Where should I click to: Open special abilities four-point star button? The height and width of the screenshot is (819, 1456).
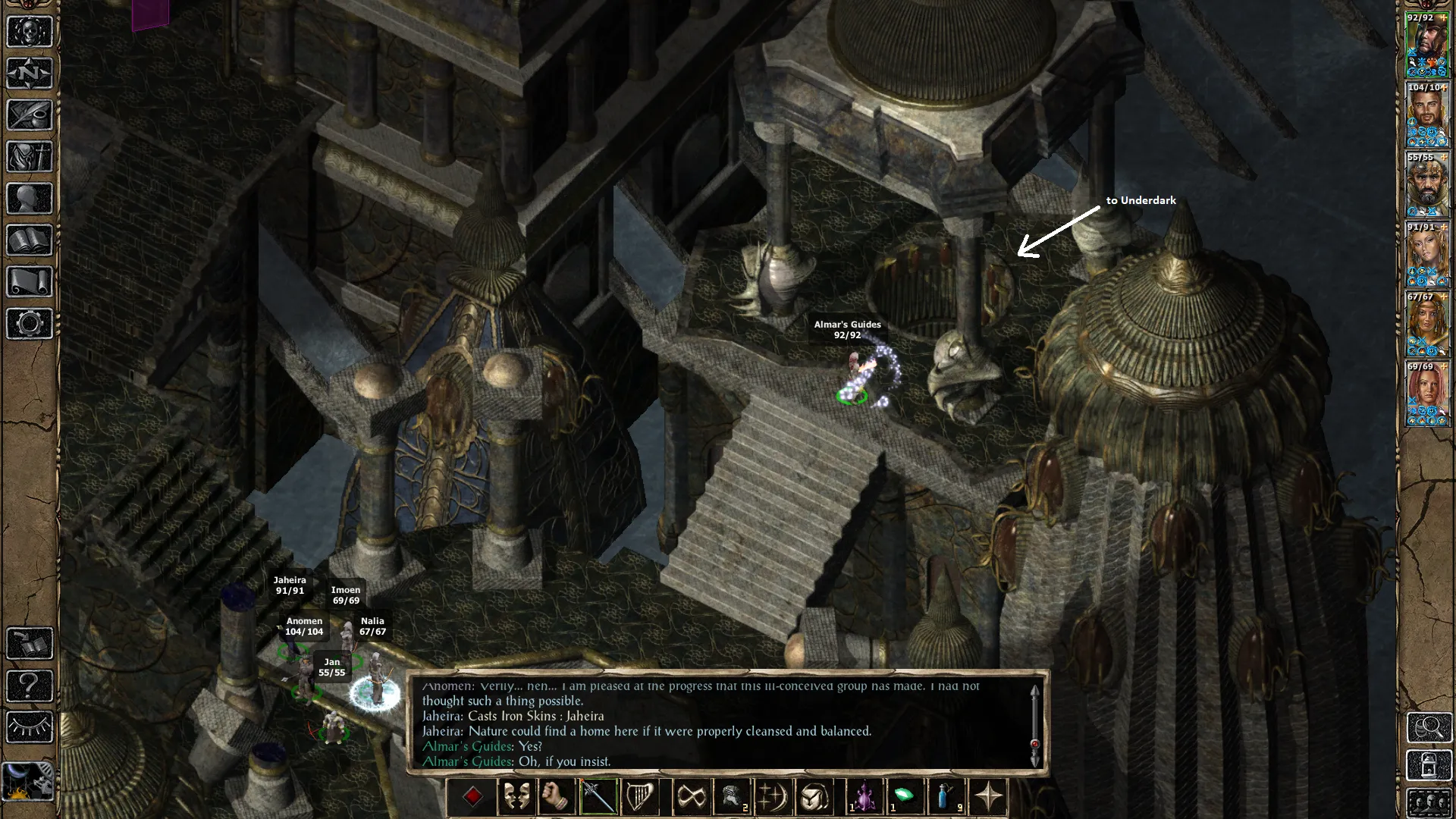989,797
